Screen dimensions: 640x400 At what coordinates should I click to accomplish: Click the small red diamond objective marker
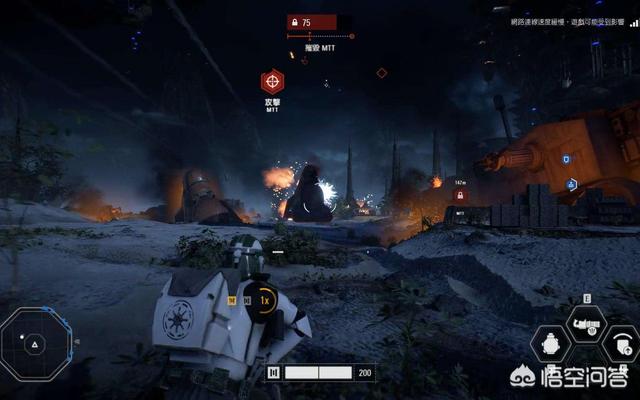(x=381, y=73)
